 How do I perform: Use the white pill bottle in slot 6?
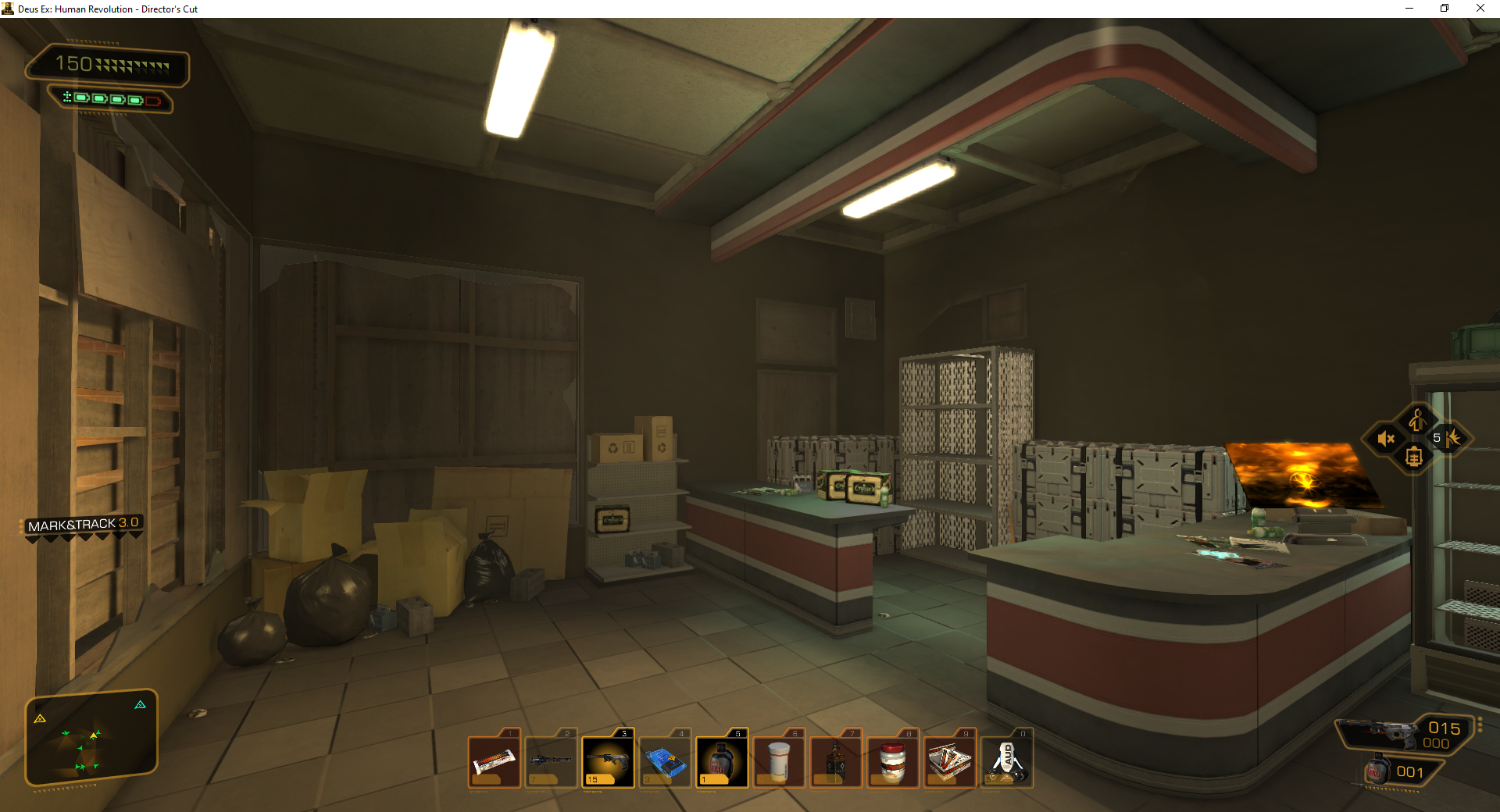click(x=779, y=760)
